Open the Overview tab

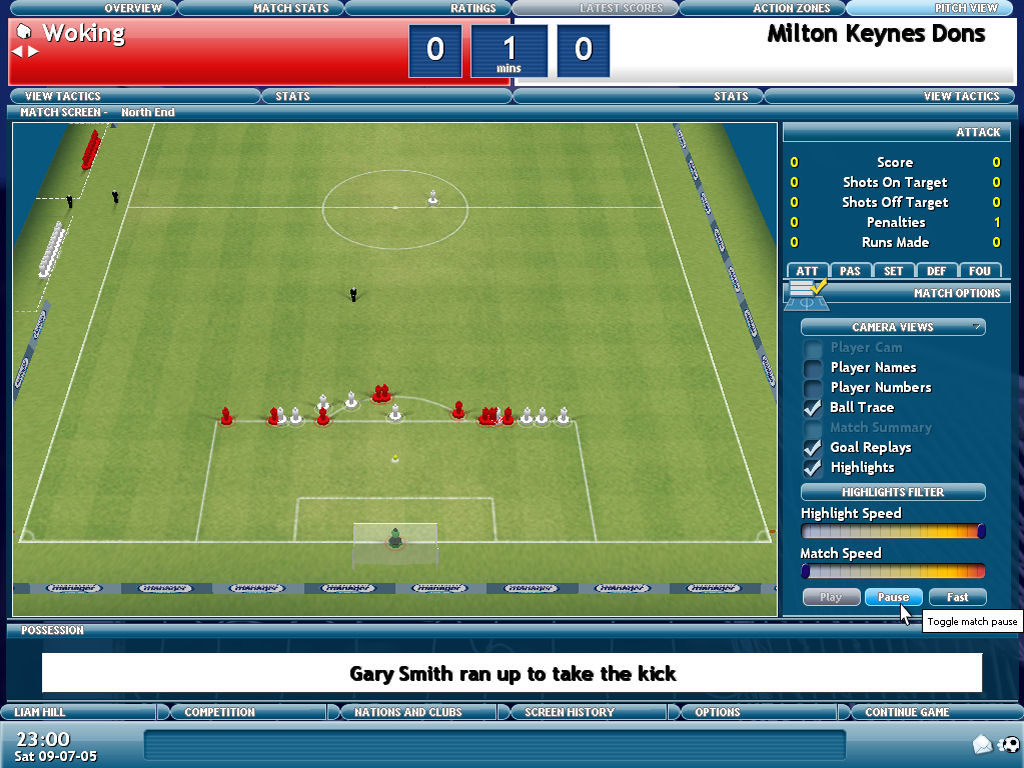click(133, 8)
